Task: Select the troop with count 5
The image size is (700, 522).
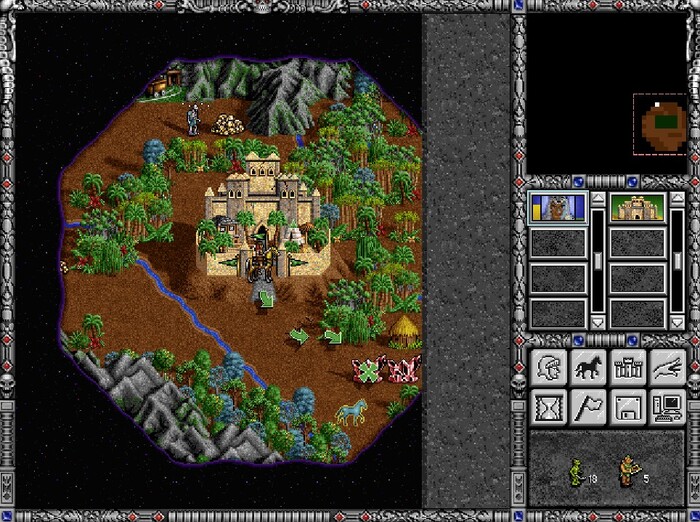Action: pos(627,471)
